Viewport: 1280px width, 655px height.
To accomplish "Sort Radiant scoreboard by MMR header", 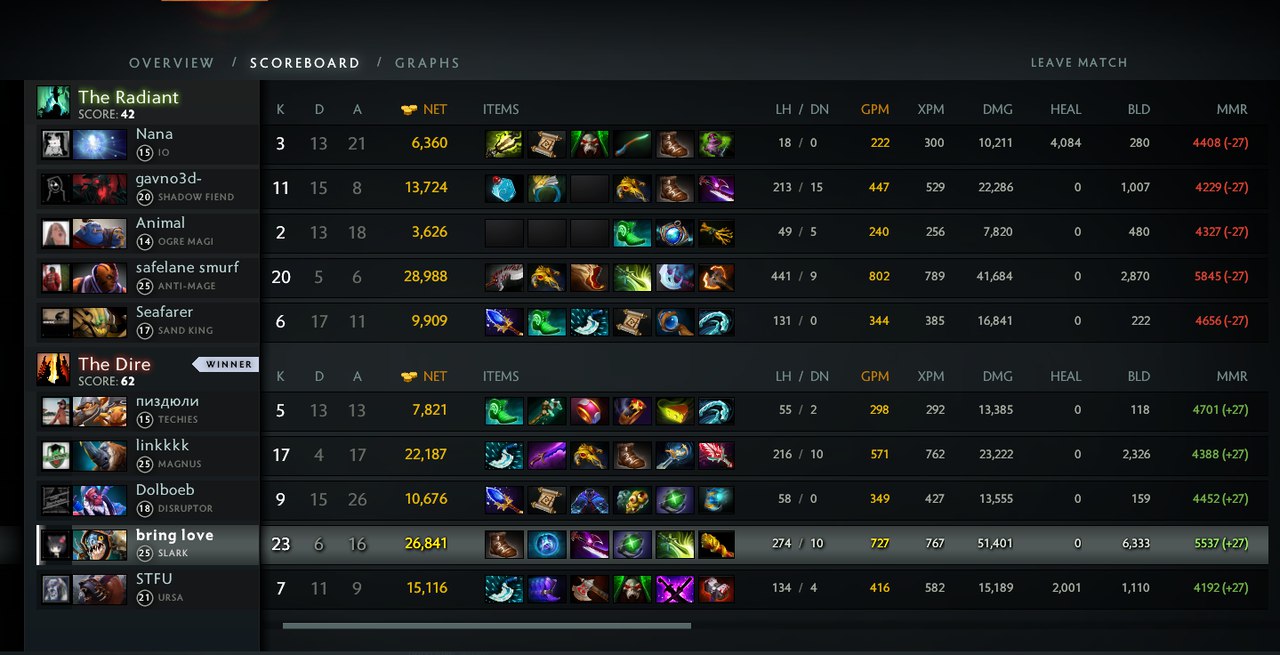I will pos(1231,109).
